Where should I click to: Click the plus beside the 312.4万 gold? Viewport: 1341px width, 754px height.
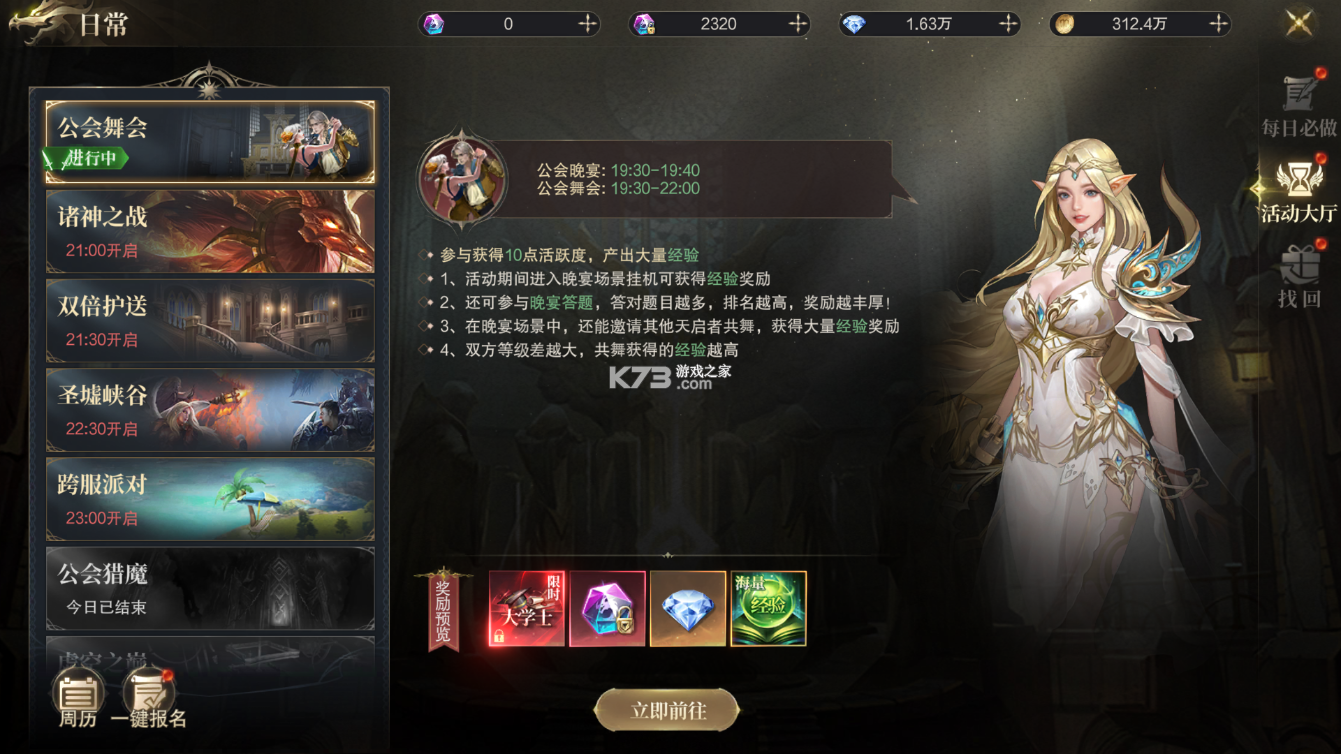[x=1218, y=22]
